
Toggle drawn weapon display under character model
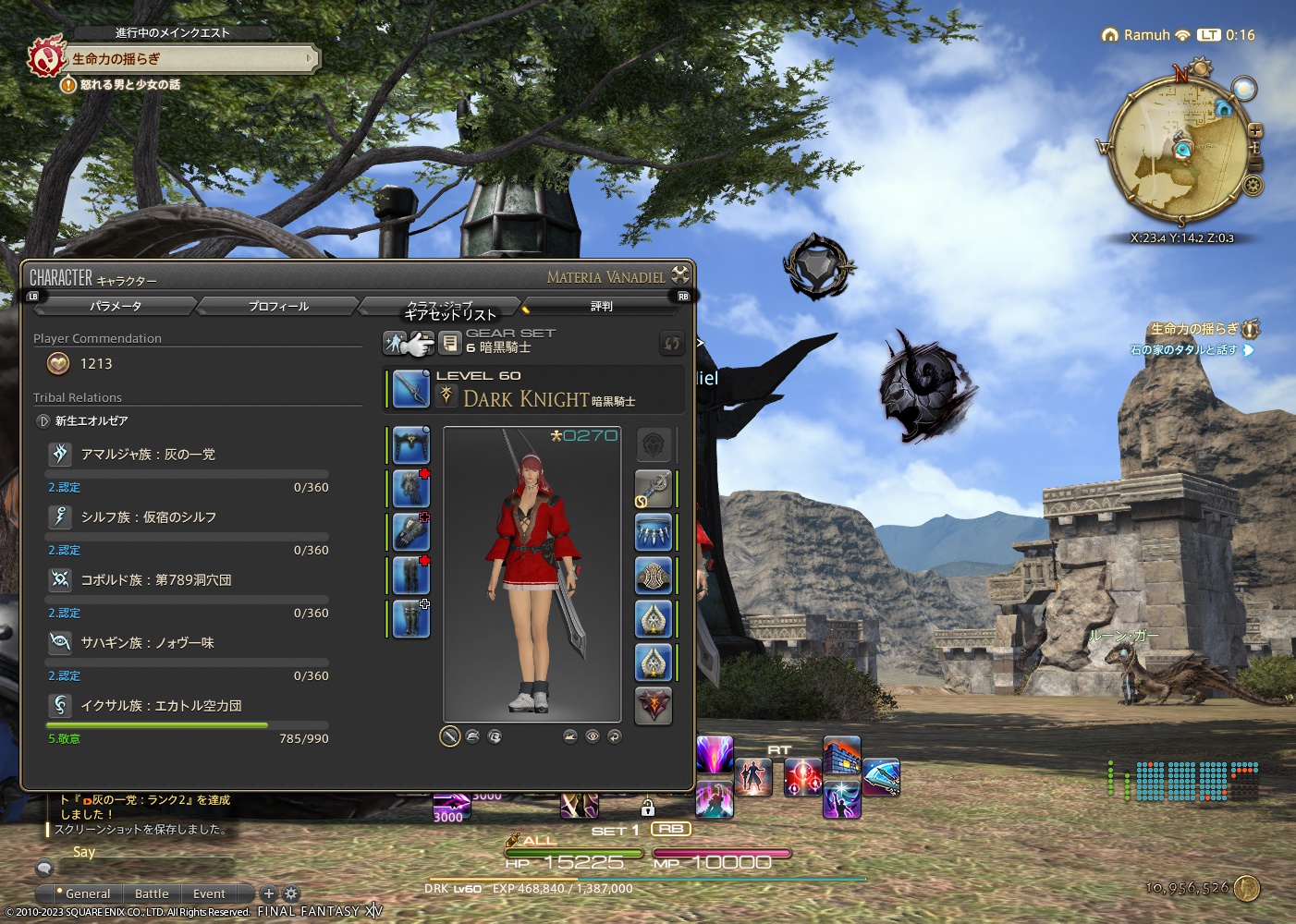pos(450,736)
